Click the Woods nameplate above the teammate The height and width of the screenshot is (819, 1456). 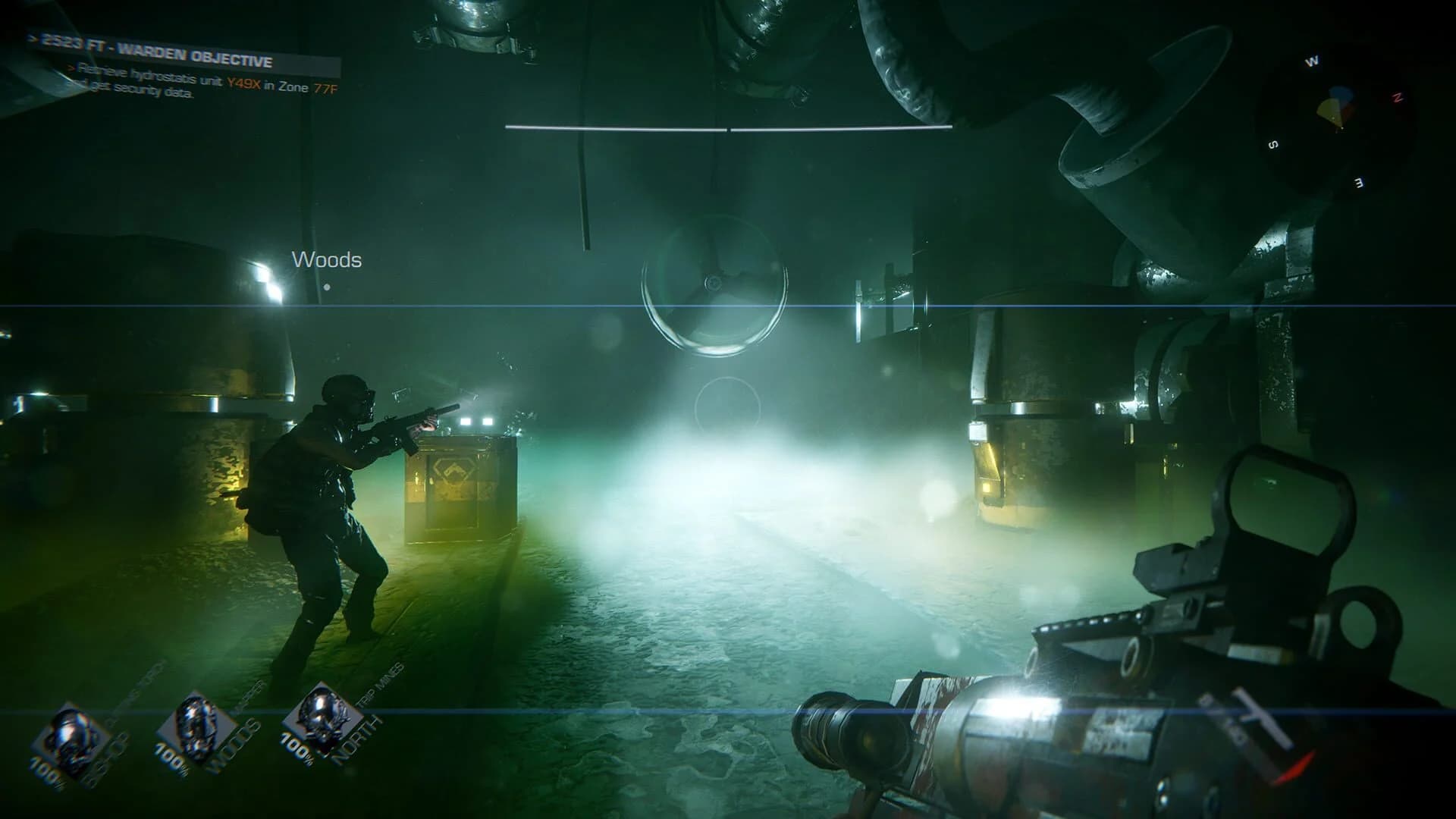point(327,260)
